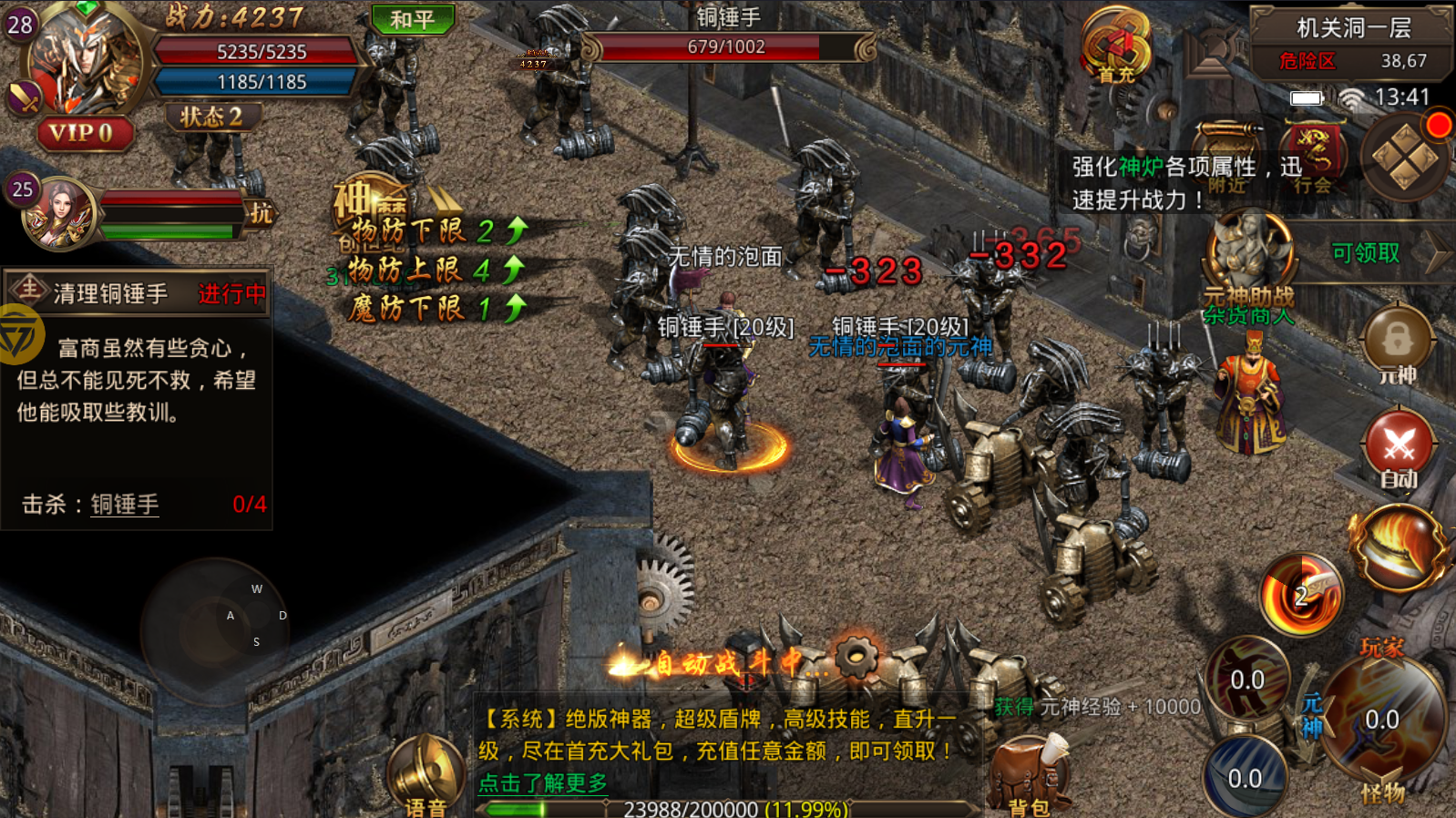Open the 清理铜锤手 main quest tracker
The image size is (1456, 818).
(137, 292)
